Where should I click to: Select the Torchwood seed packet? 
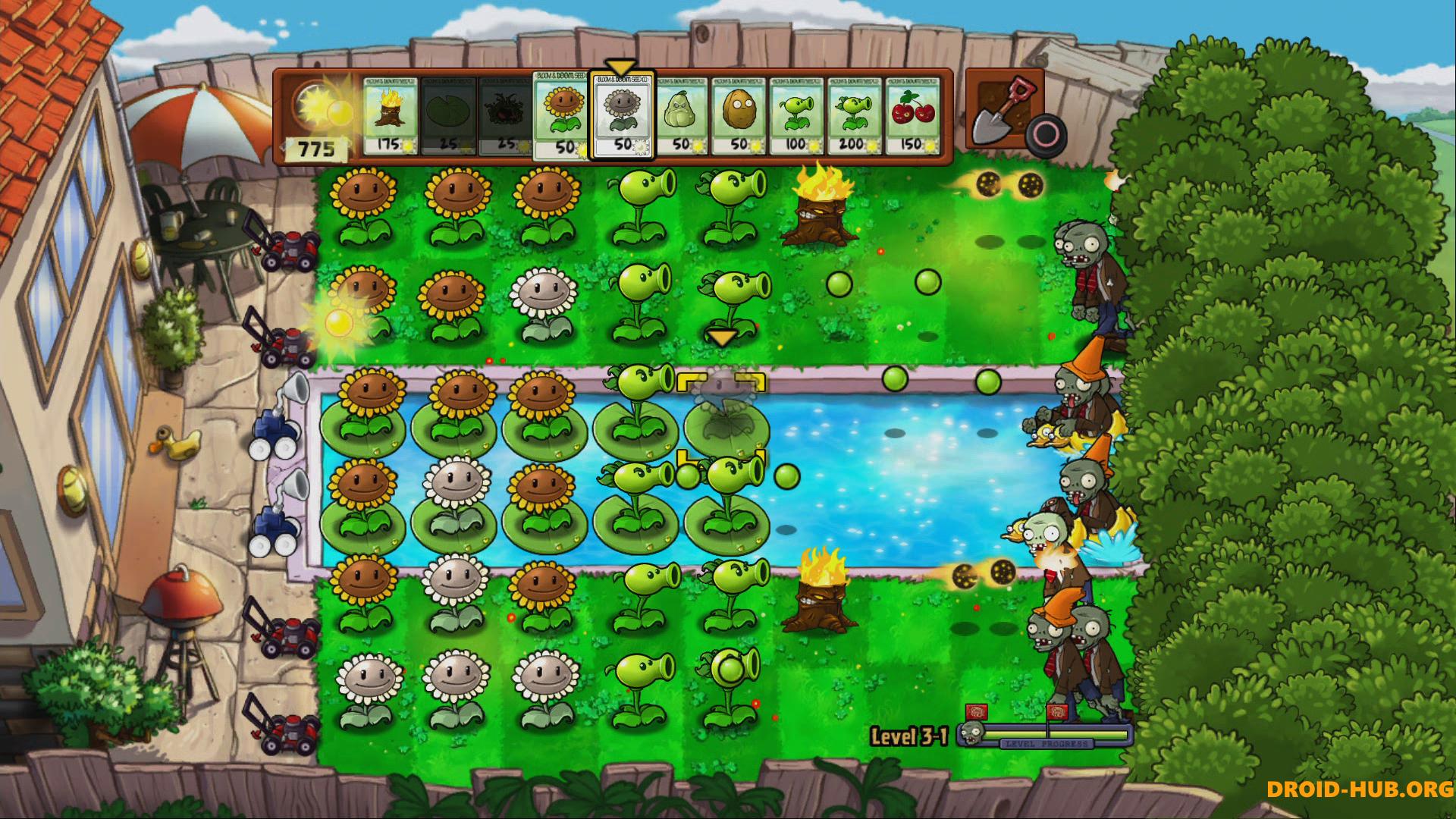point(390,115)
